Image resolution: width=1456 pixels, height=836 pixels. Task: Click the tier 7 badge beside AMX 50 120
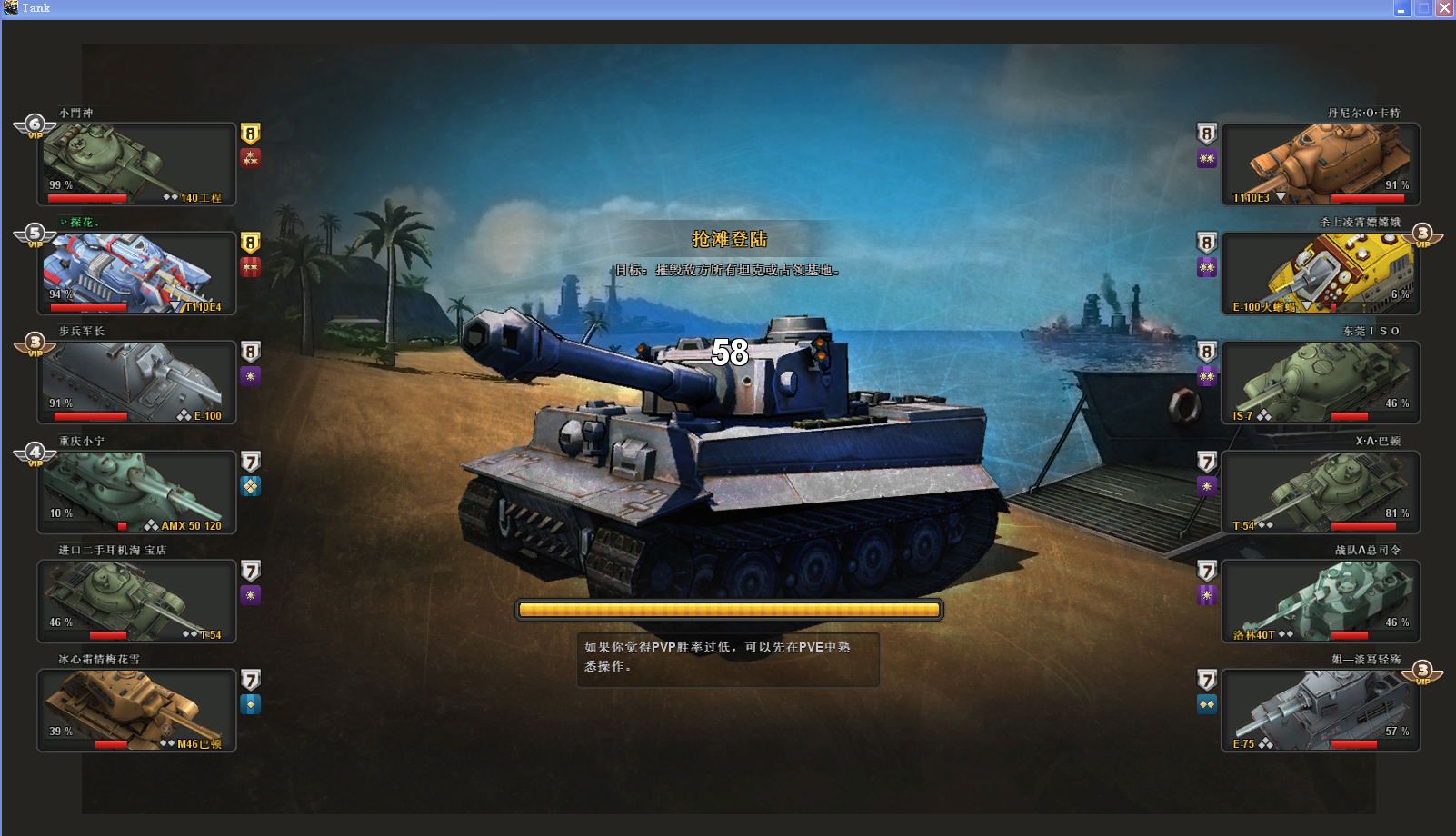coord(251,462)
